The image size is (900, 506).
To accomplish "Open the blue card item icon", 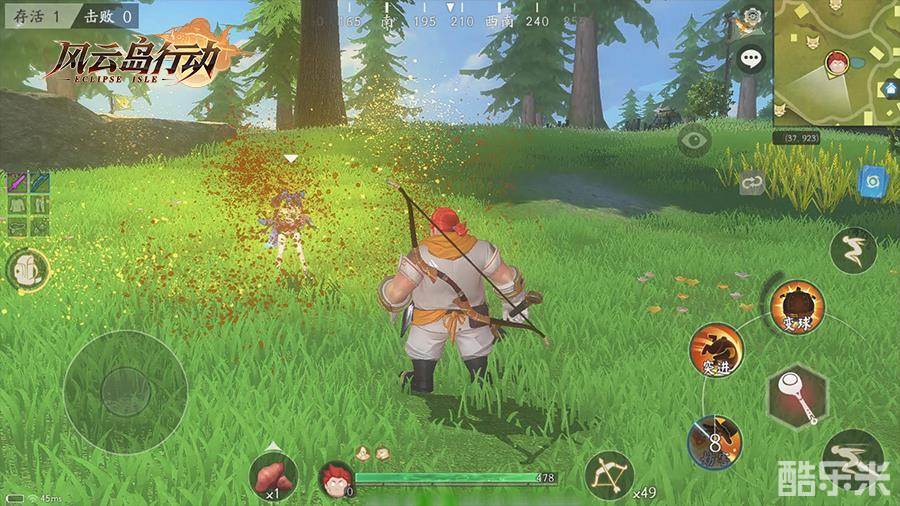I will pyautogui.click(x=873, y=183).
